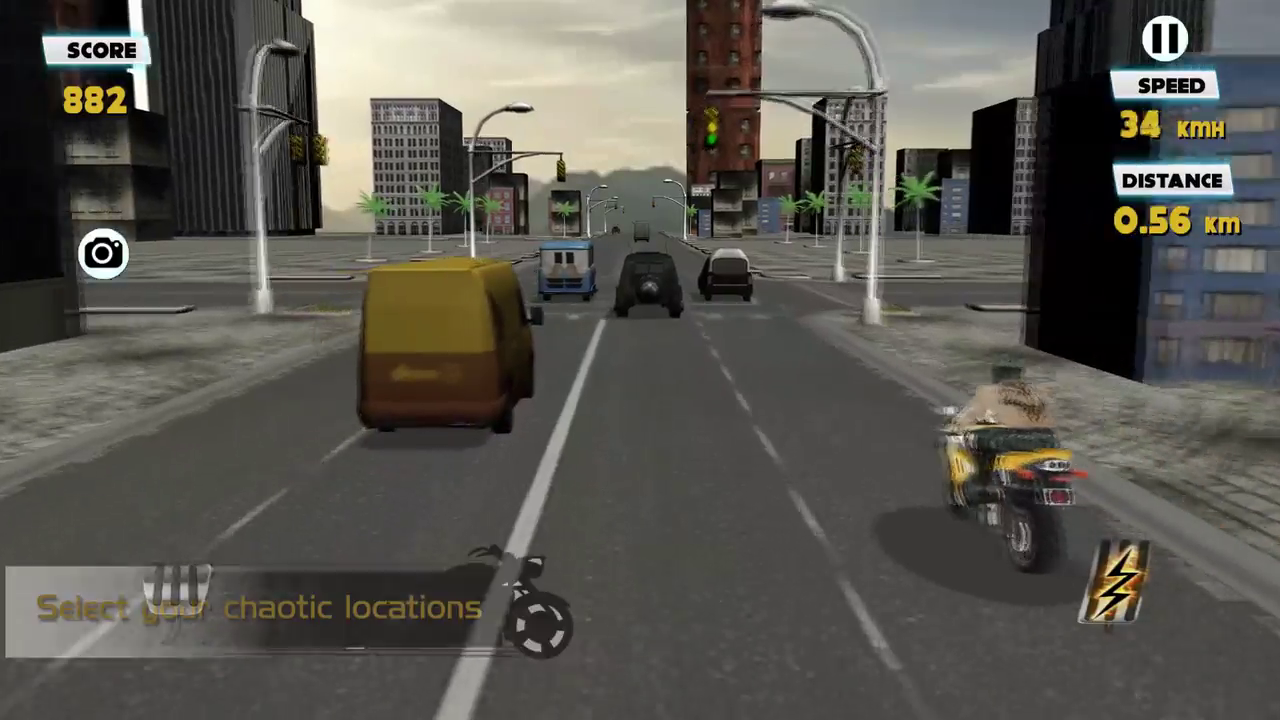1280x720 pixels.
Task: Toggle the screenshot capture mode
Action: coord(102,254)
